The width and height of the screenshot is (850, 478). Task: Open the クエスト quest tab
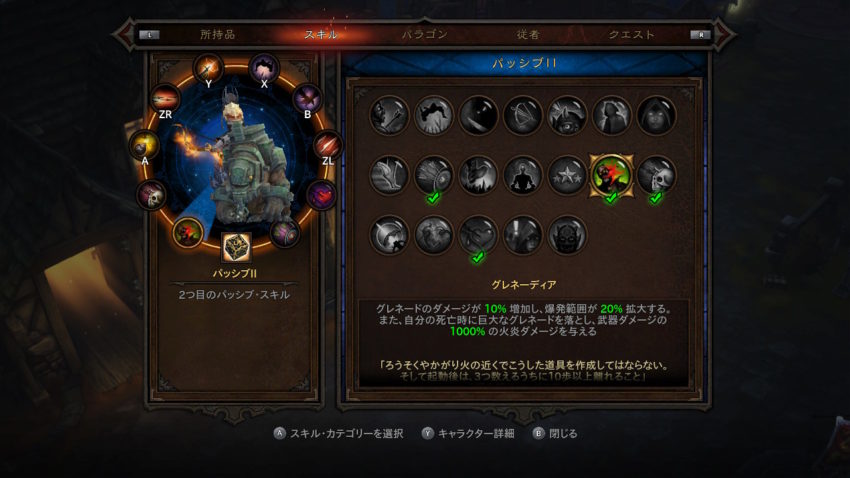(631, 34)
